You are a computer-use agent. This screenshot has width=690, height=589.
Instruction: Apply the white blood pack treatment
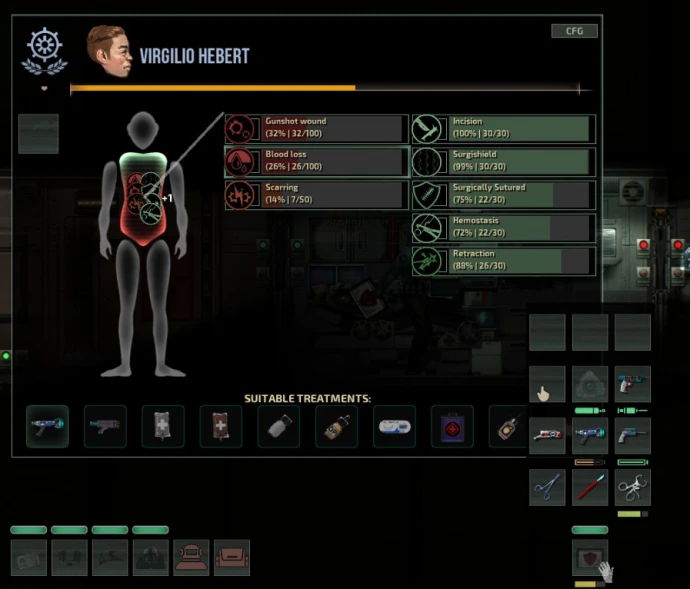coord(163,426)
